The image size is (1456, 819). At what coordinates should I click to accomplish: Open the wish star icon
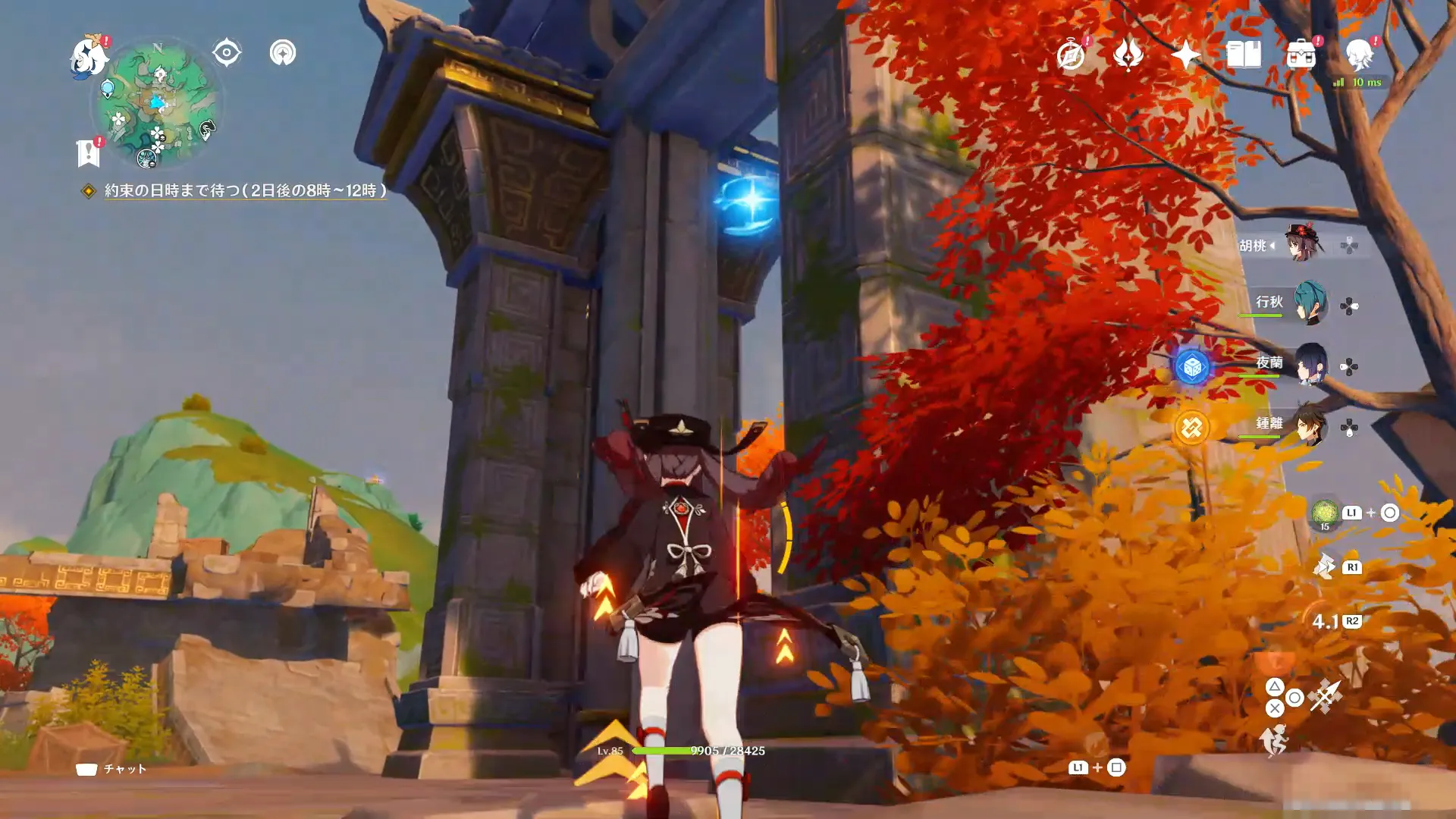1185,55
